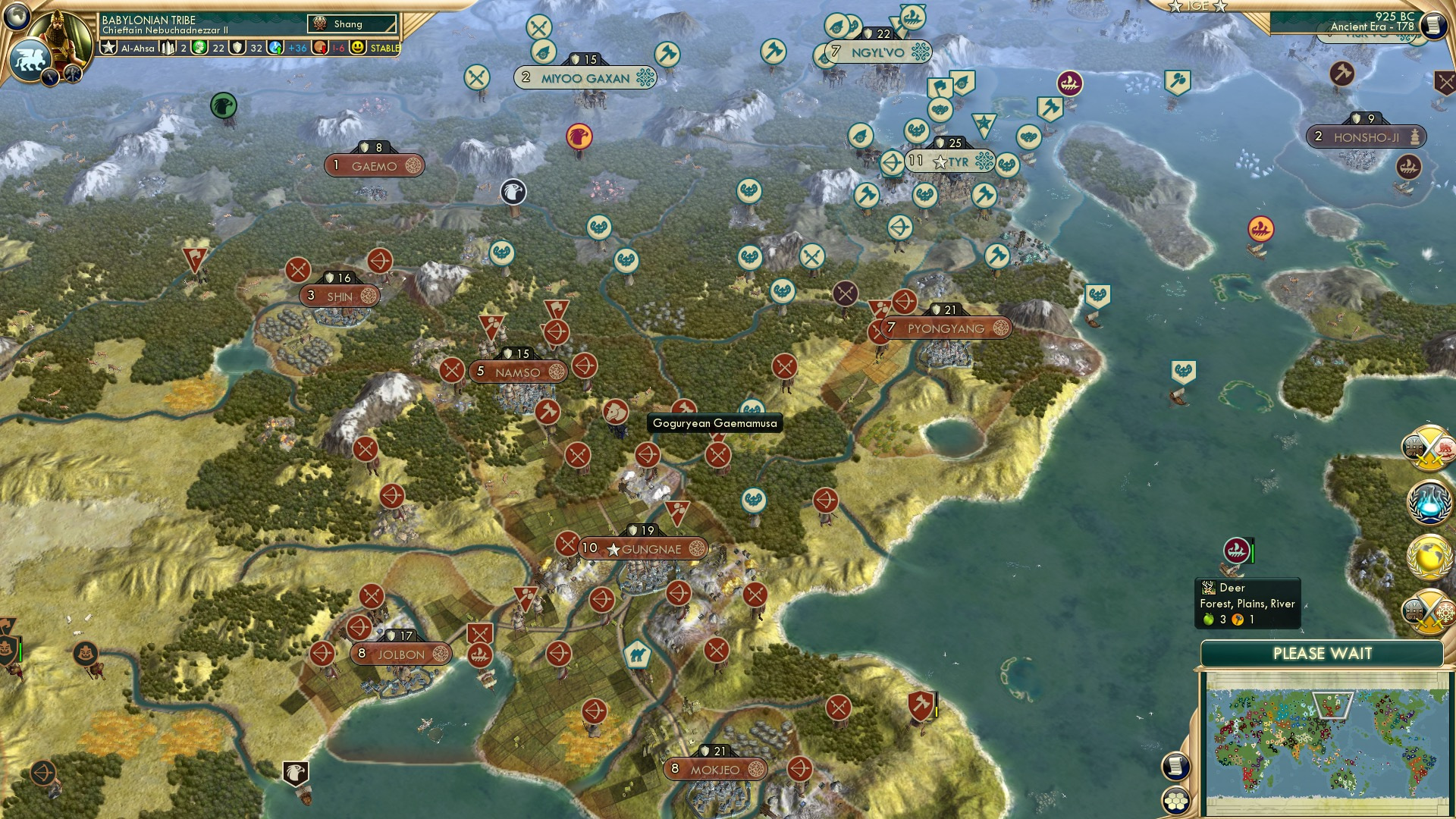Click the lightning bolt icon beside the leader portrait
The image size is (1456, 819).
[50, 76]
